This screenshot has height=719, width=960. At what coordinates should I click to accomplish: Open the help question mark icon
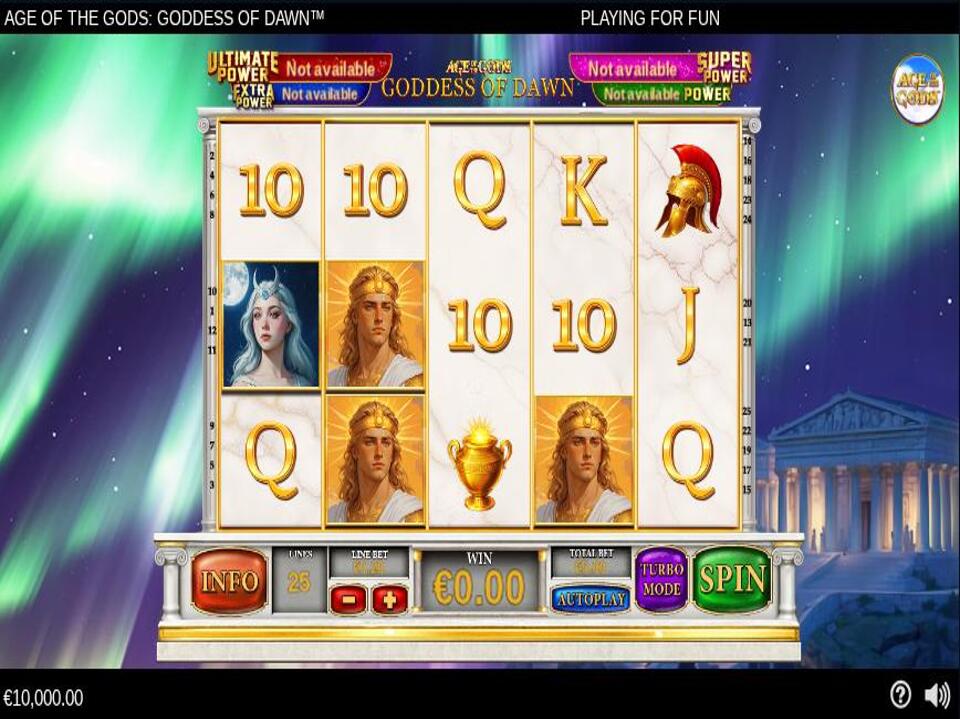pyautogui.click(x=900, y=695)
